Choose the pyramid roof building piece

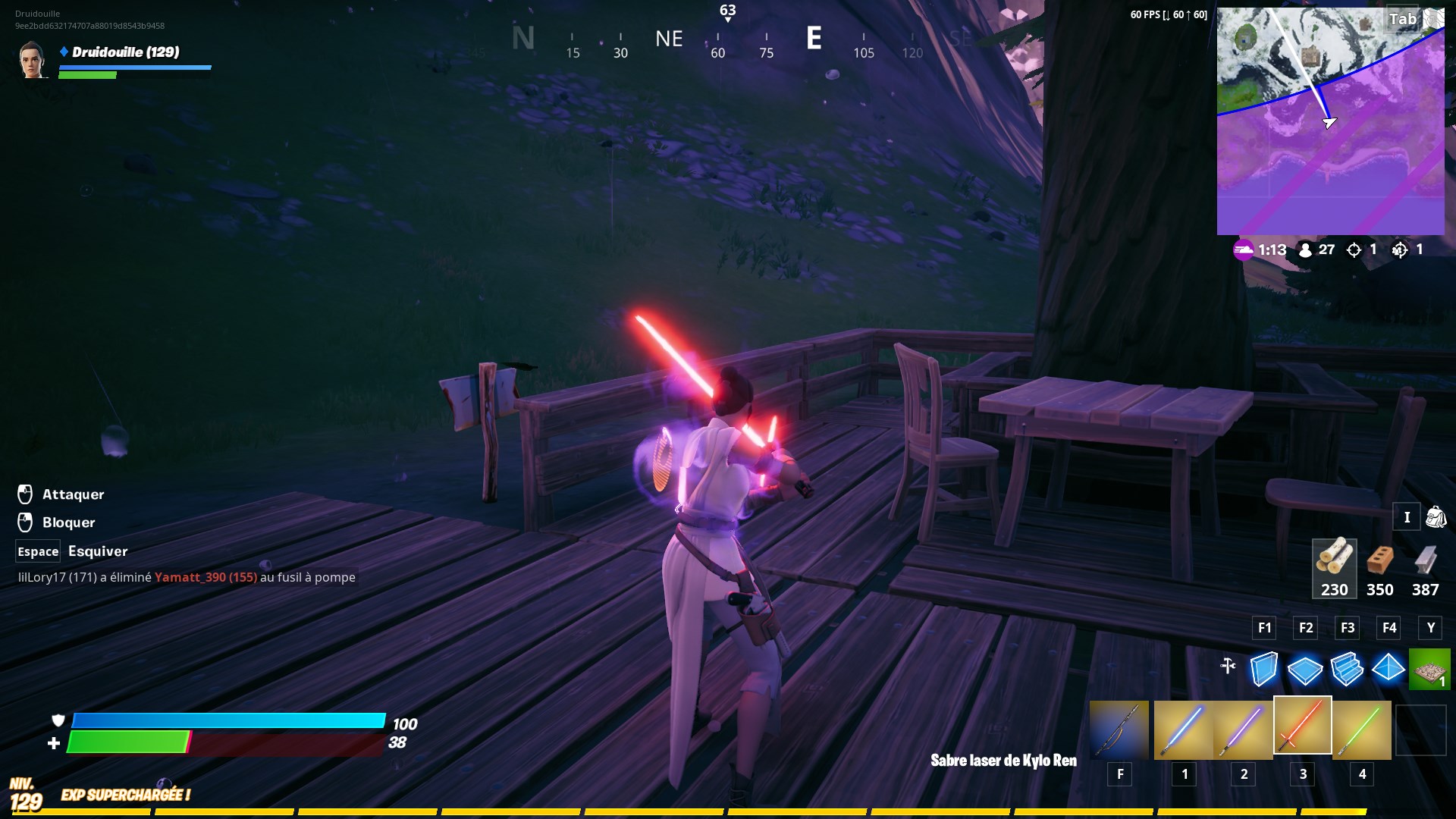pos(1389,669)
